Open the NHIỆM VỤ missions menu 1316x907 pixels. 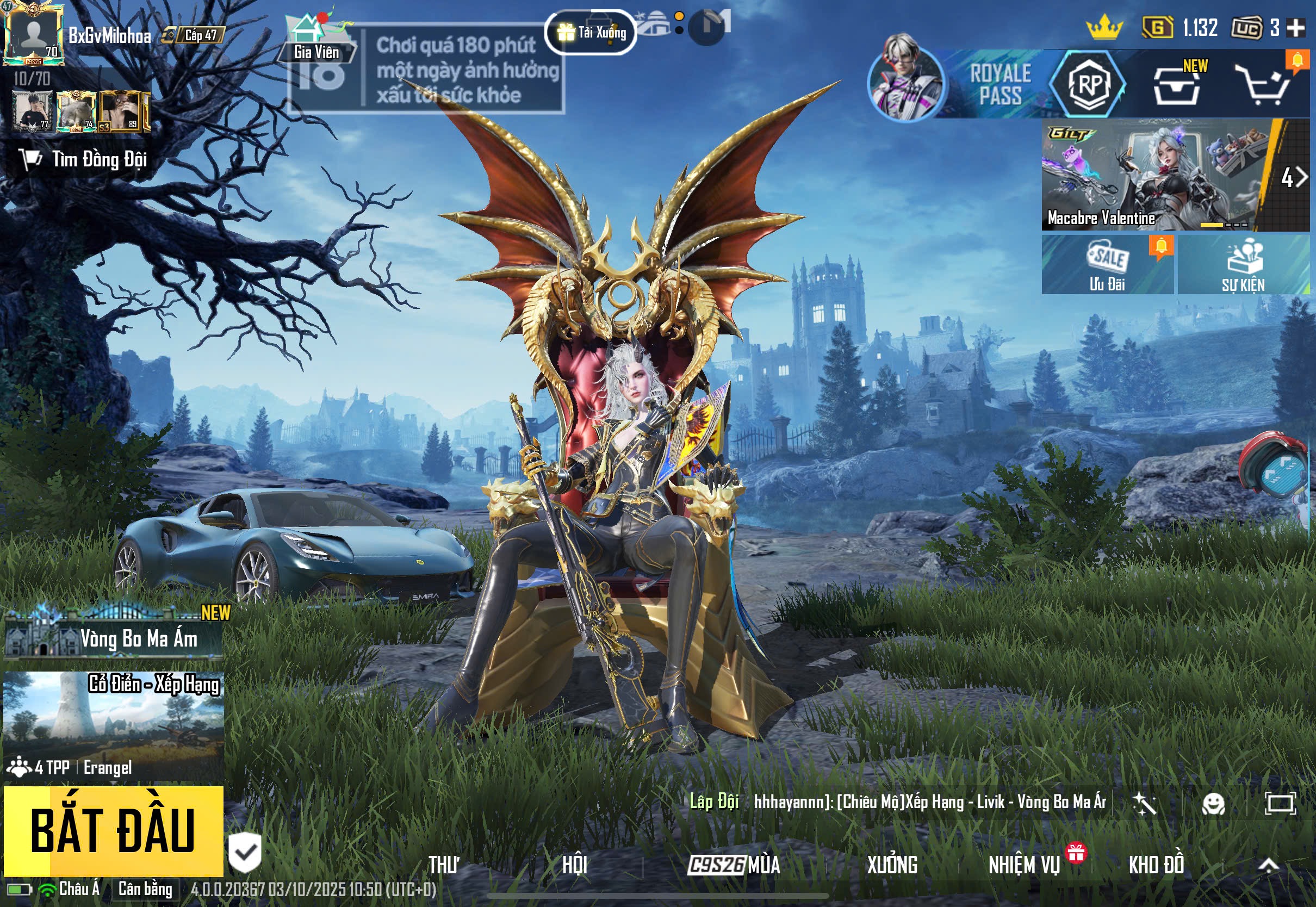pos(1024,865)
